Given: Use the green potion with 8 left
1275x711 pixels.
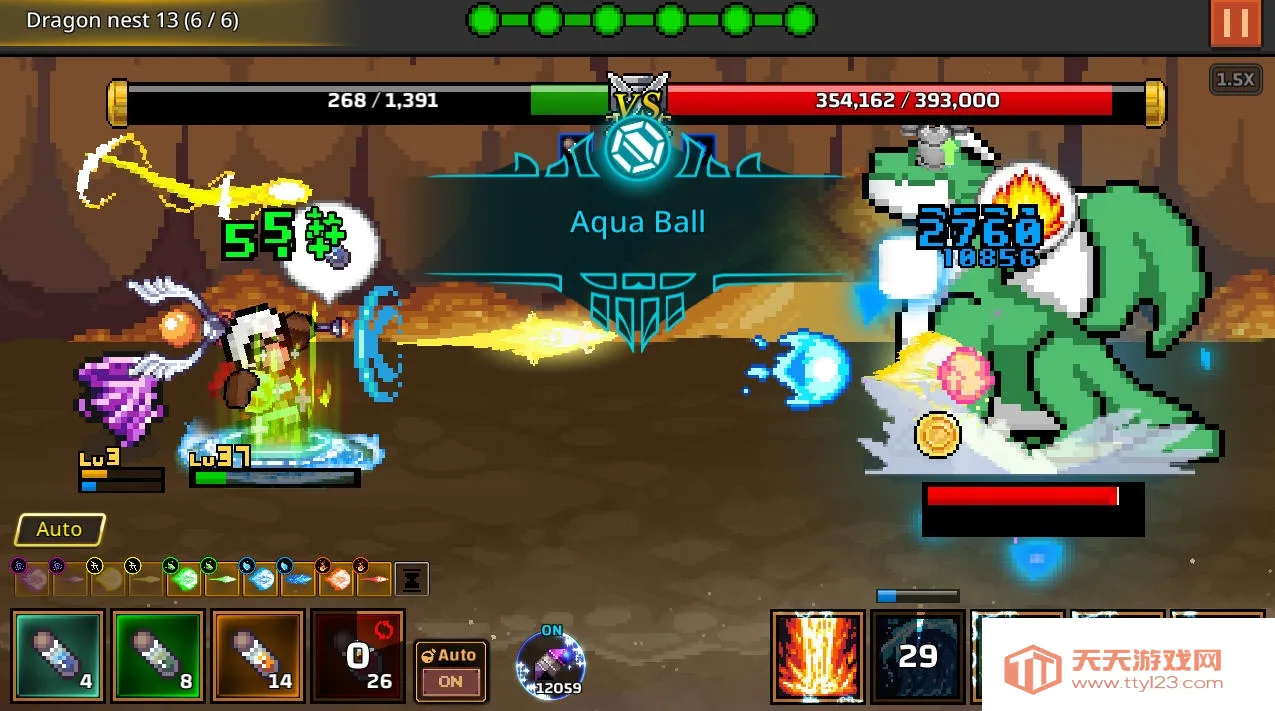Looking at the screenshot, I should point(158,656).
